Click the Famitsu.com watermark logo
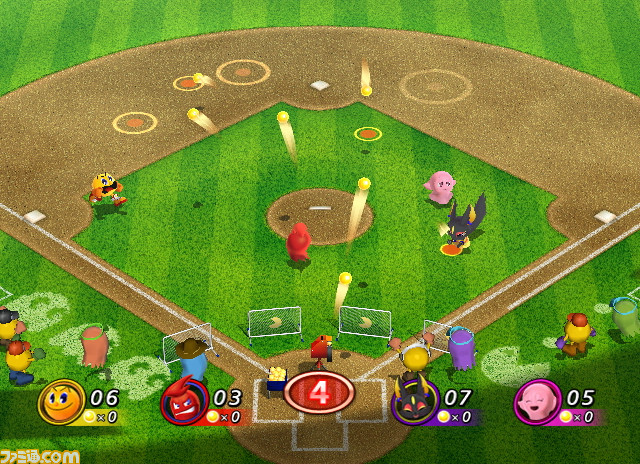This screenshot has height=464, width=640. click(x=40, y=454)
